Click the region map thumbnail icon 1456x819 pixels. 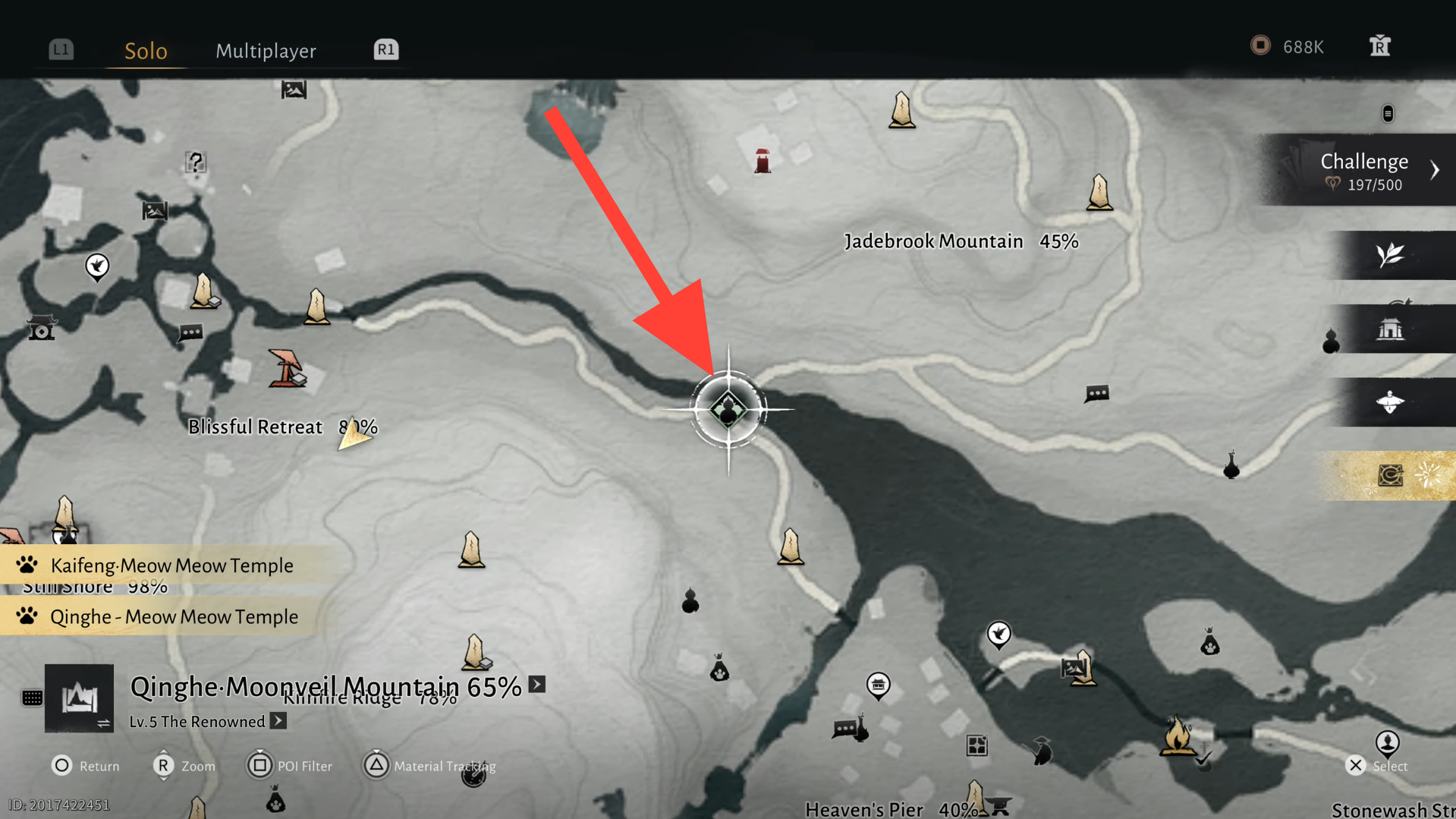click(79, 698)
